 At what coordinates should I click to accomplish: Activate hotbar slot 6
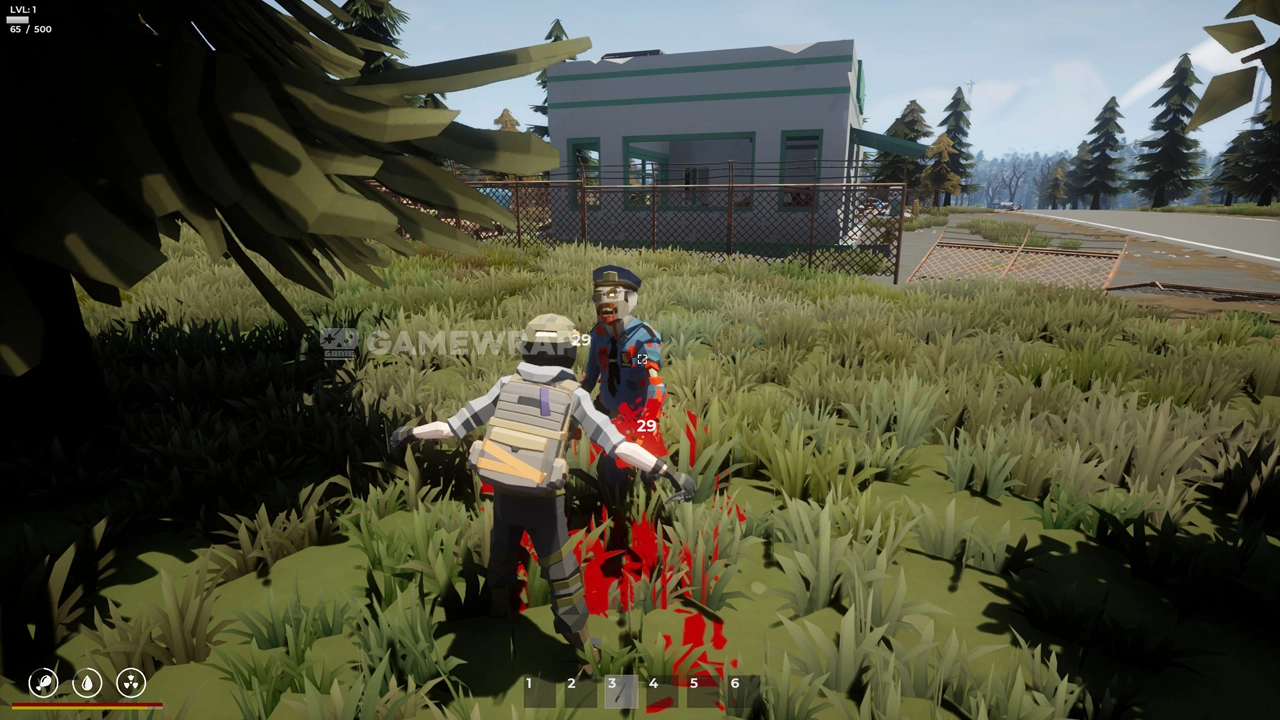point(743,691)
